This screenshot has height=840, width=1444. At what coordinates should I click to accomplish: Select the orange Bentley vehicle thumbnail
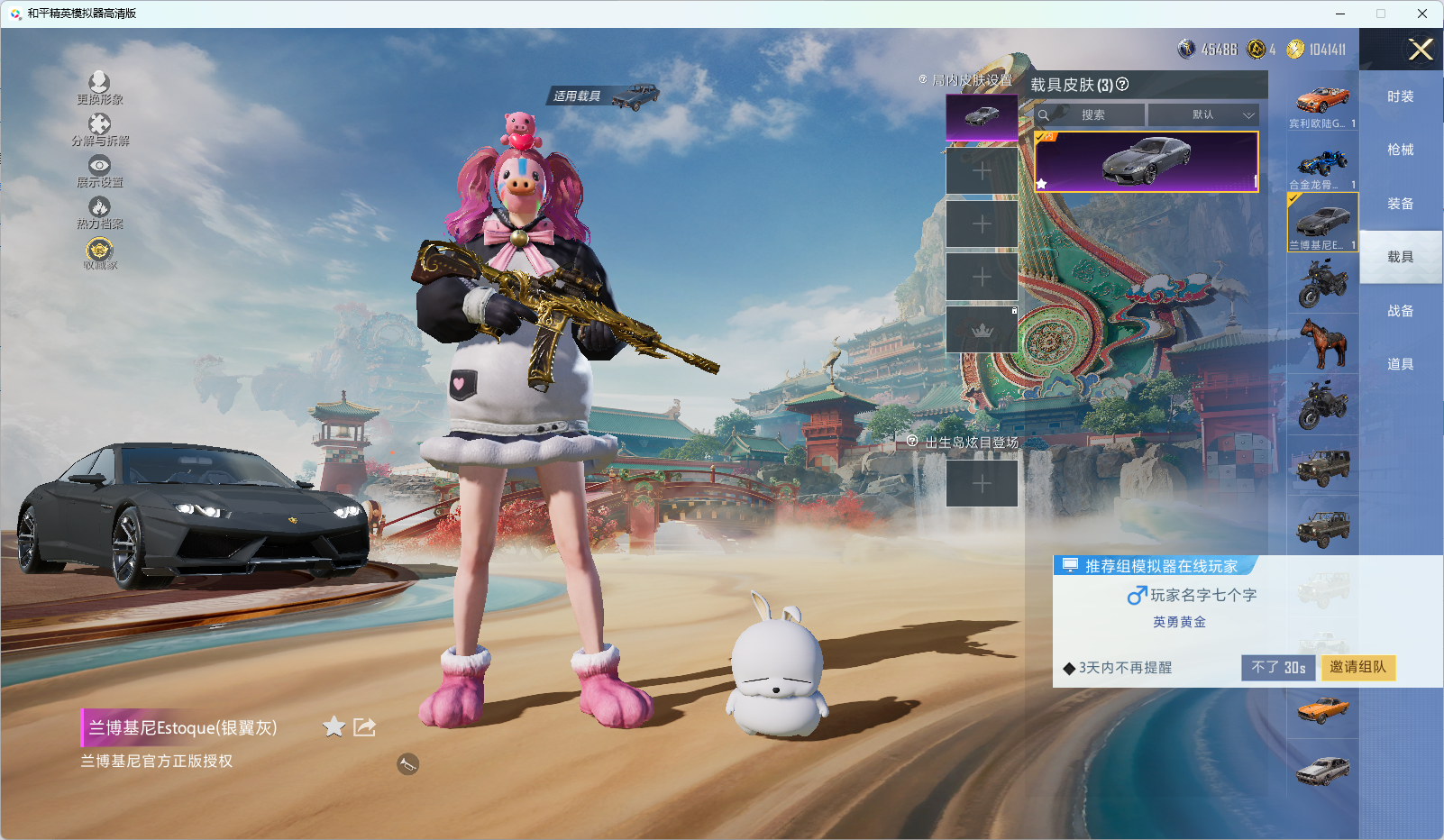coord(1322,103)
